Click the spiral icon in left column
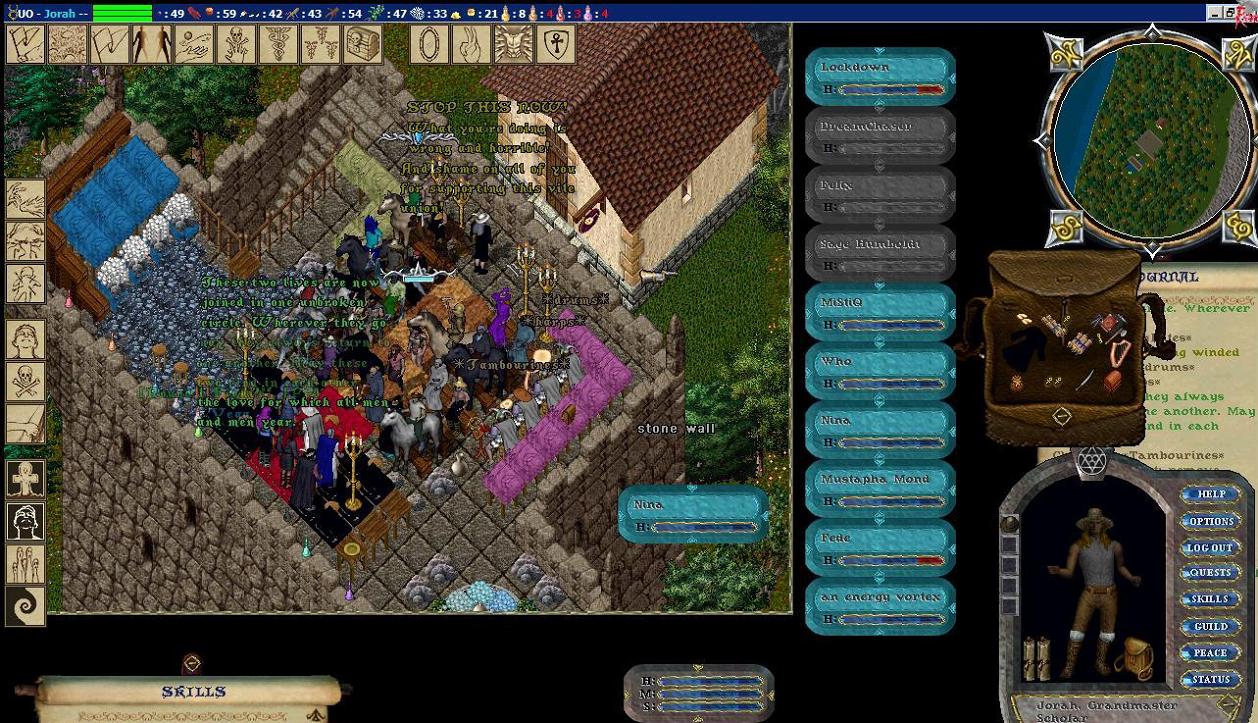Screen dimensions: 1258x723 pos(25,606)
